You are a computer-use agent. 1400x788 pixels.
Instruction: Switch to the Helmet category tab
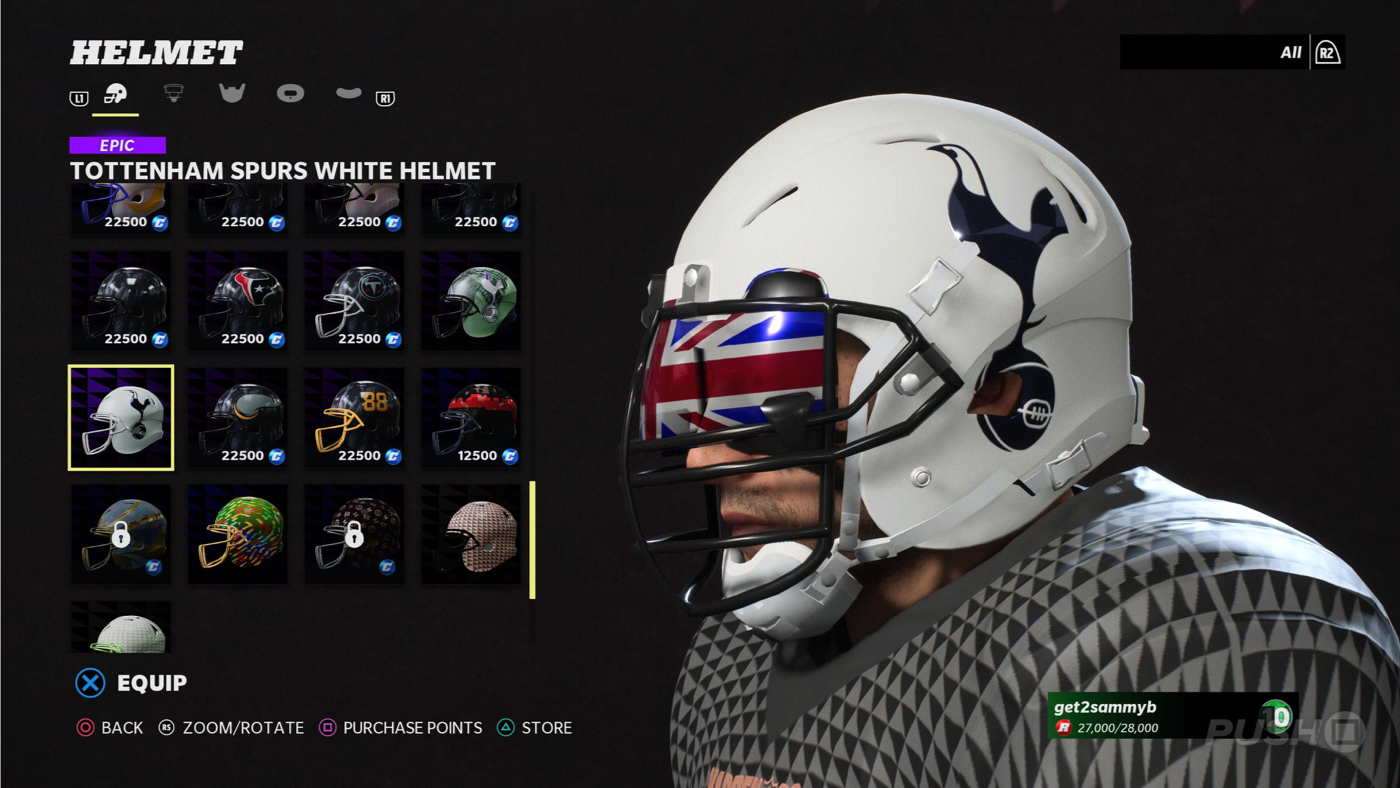(116, 95)
